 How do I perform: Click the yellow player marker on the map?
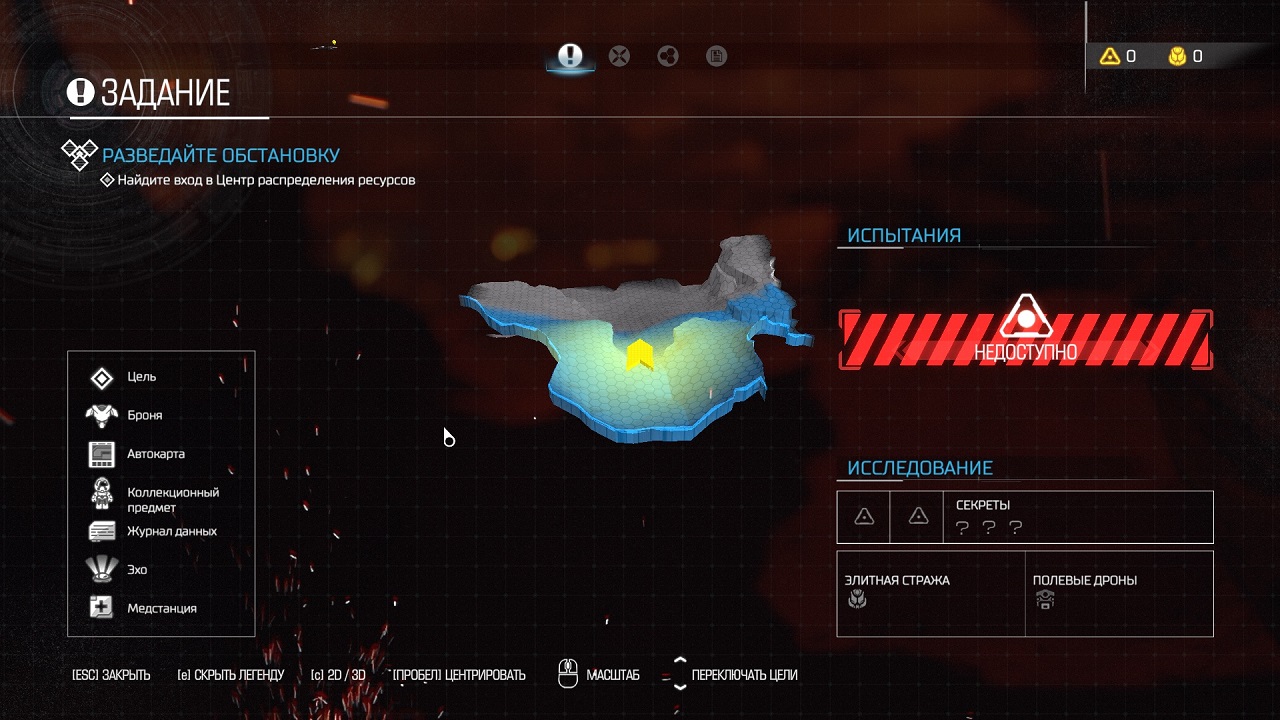tap(637, 355)
